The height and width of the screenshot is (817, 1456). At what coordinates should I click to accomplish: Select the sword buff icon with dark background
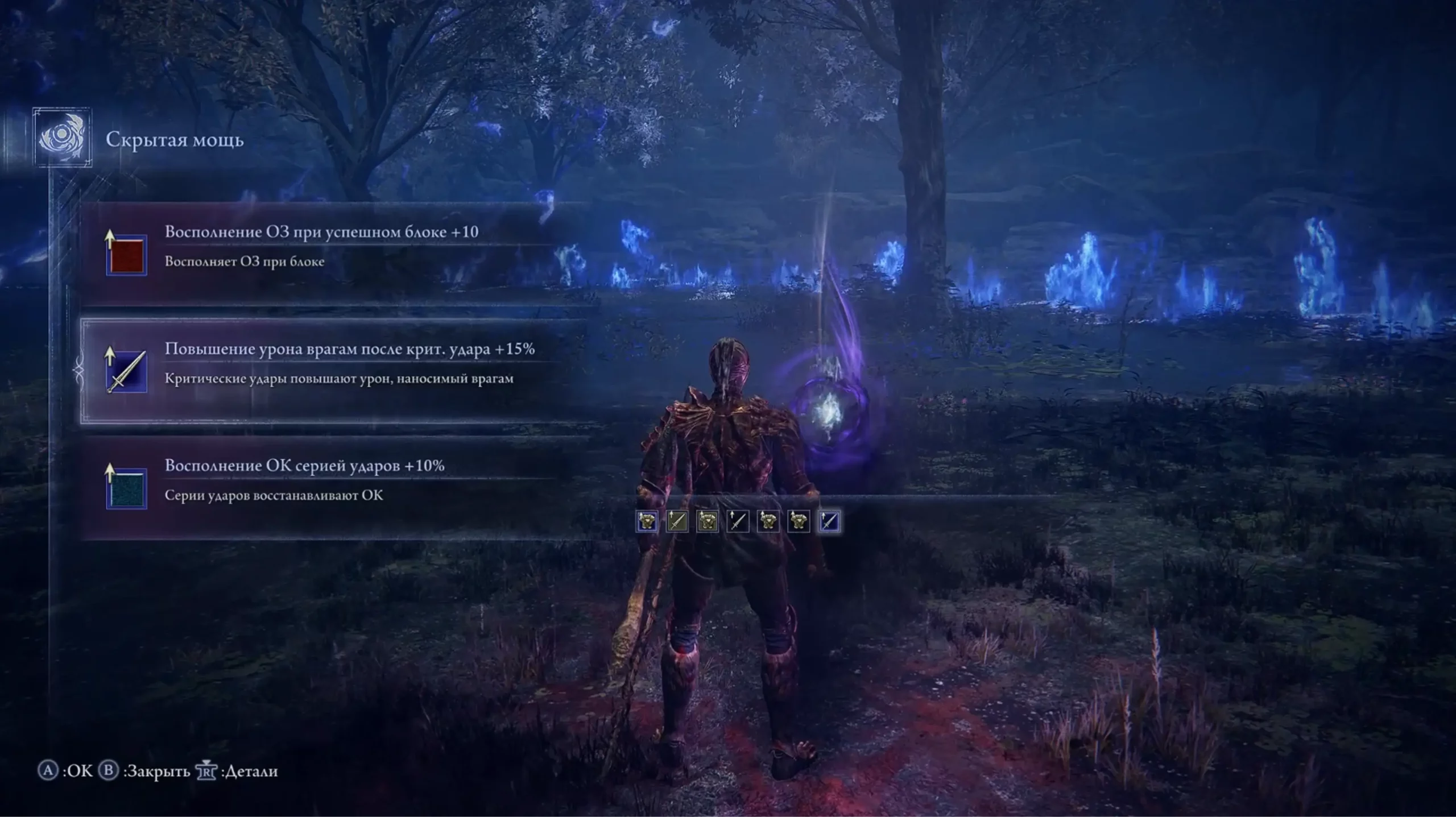[737, 521]
